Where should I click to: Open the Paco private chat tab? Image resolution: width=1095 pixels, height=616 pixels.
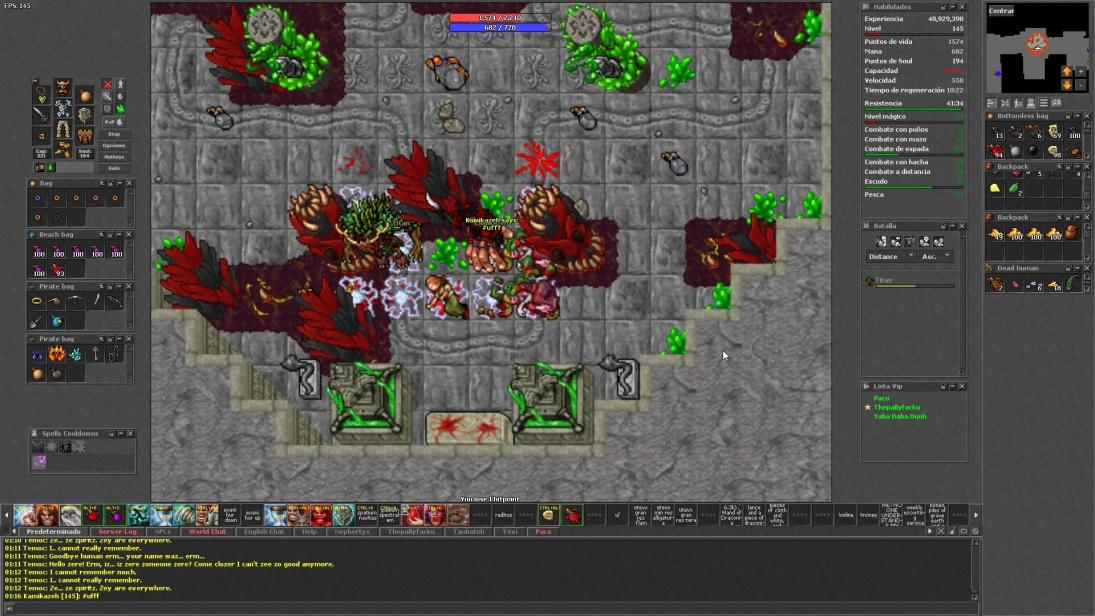(x=543, y=532)
